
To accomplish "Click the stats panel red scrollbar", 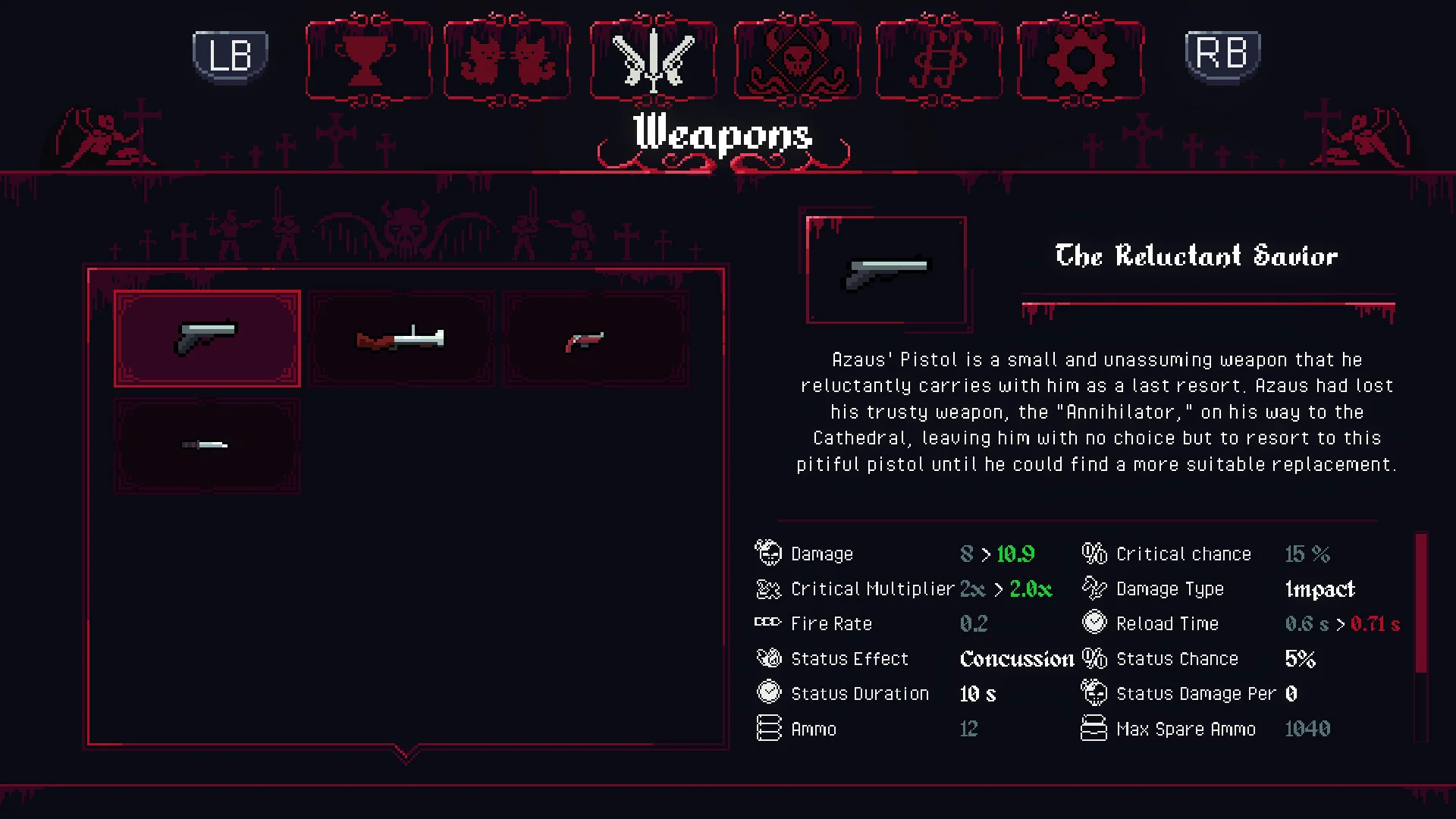I will [1421, 603].
